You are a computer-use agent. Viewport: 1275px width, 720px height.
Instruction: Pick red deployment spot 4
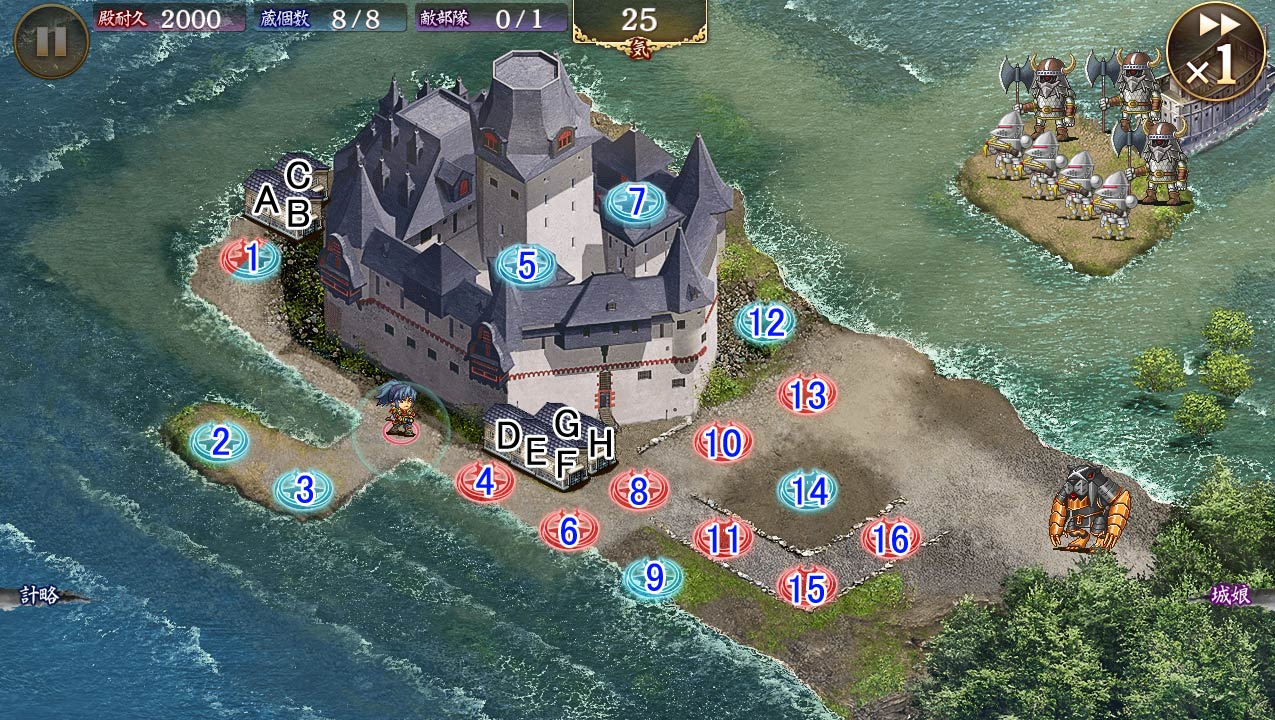pyautogui.click(x=485, y=483)
